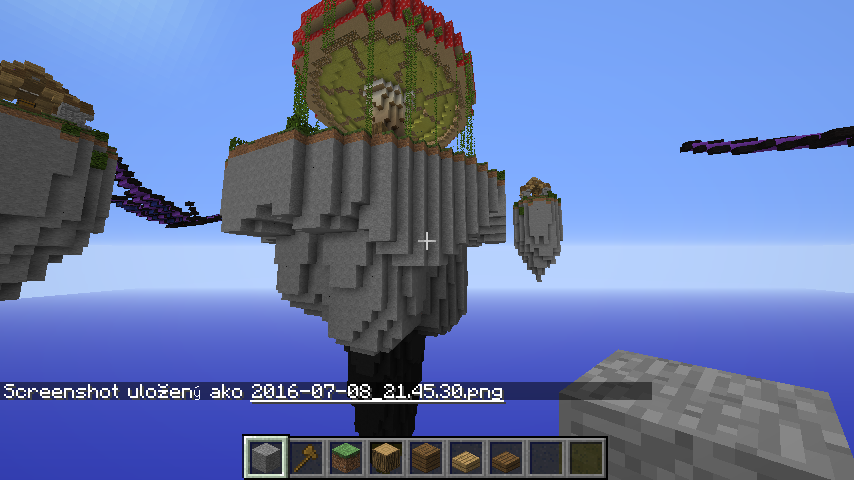
Task: Open the saved screenshot file link
Action: click(377, 392)
